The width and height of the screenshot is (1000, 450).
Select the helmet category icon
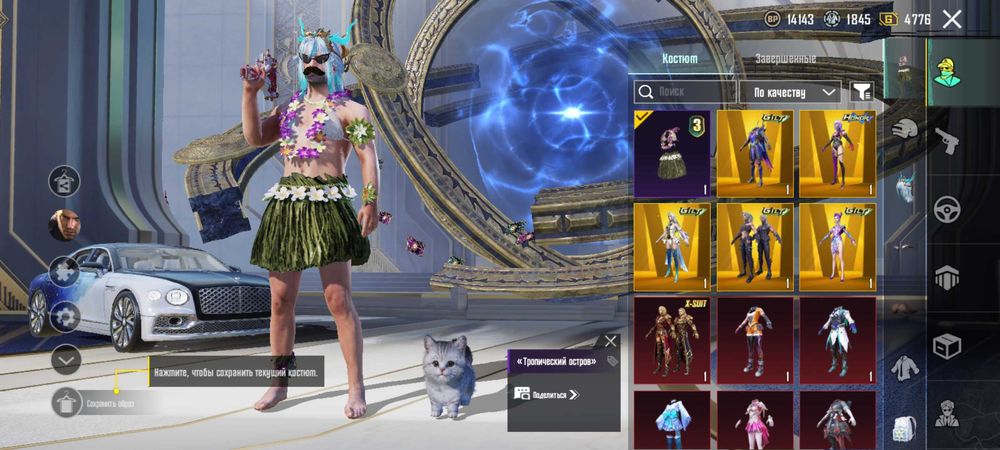[905, 130]
